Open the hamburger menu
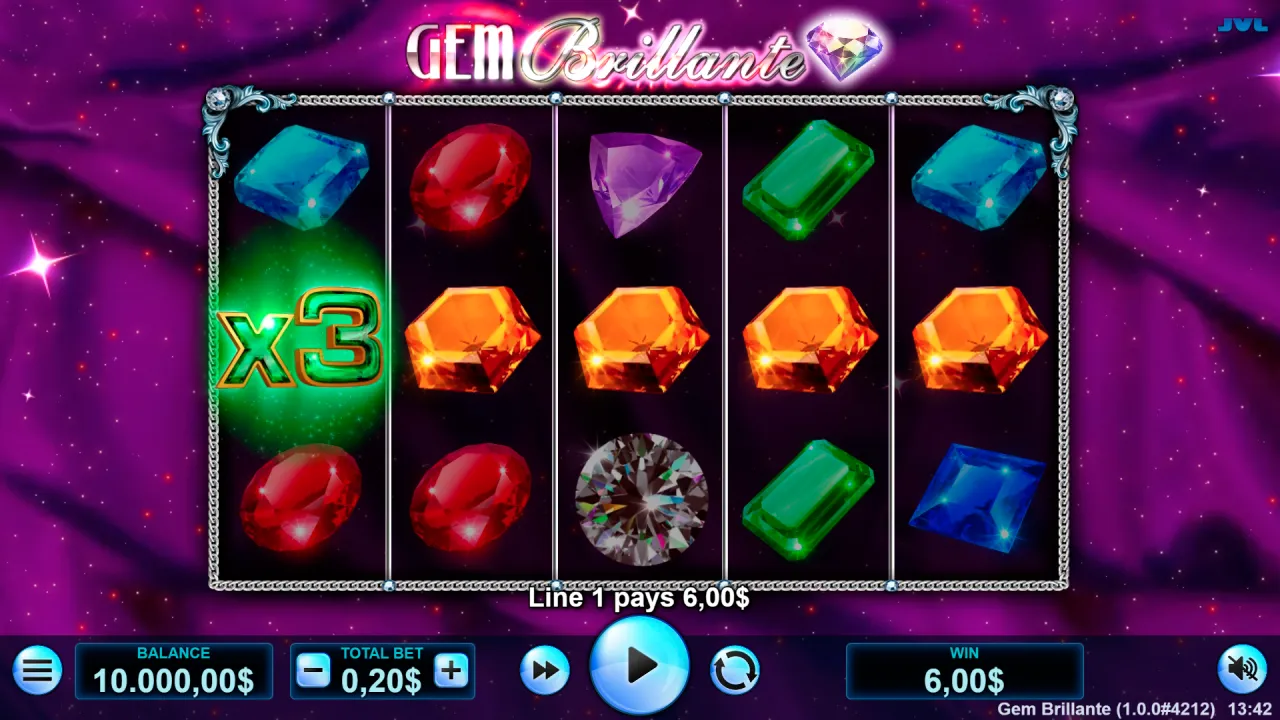 coord(38,670)
